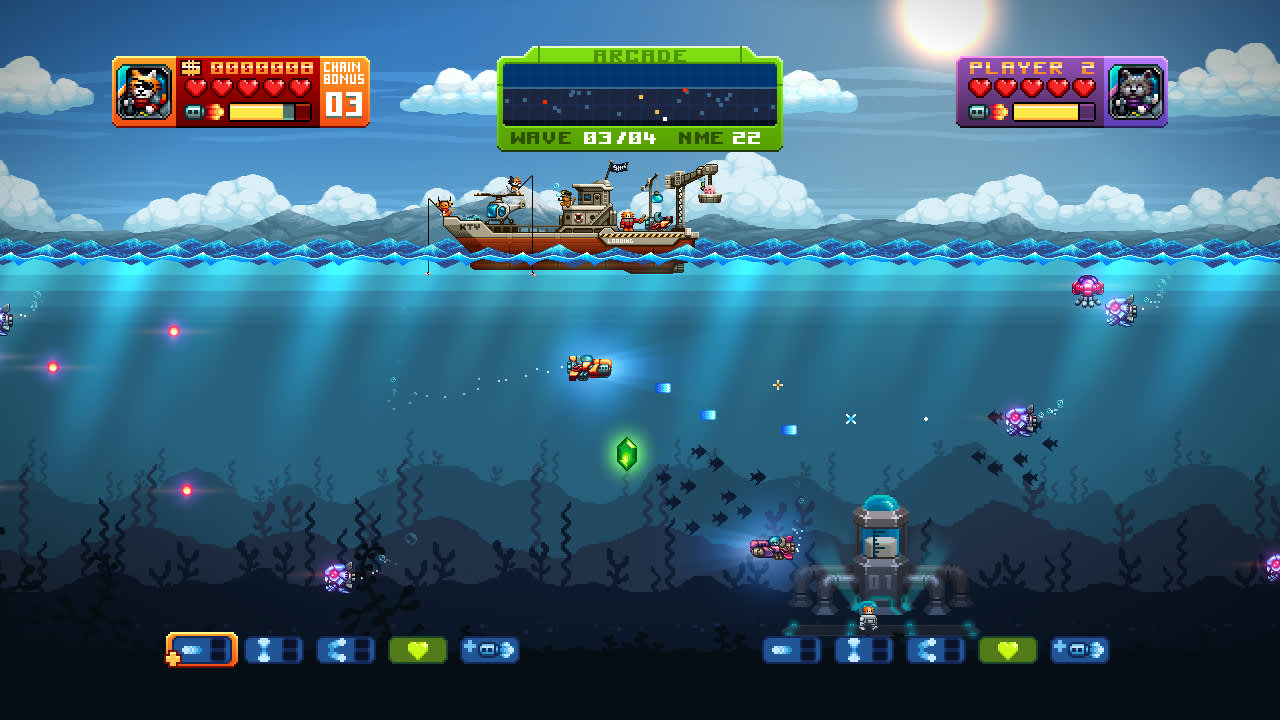Open the CHAIN BONUS 03 panel
This screenshot has width=1280, height=720.
click(x=342, y=90)
